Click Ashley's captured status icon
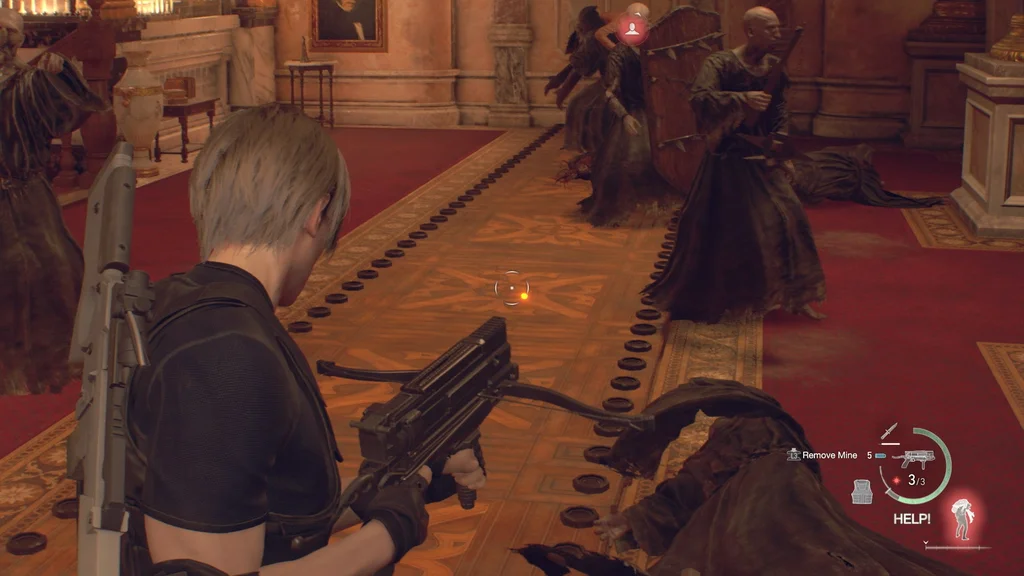This screenshot has width=1024, height=576. tap(963, 519)
